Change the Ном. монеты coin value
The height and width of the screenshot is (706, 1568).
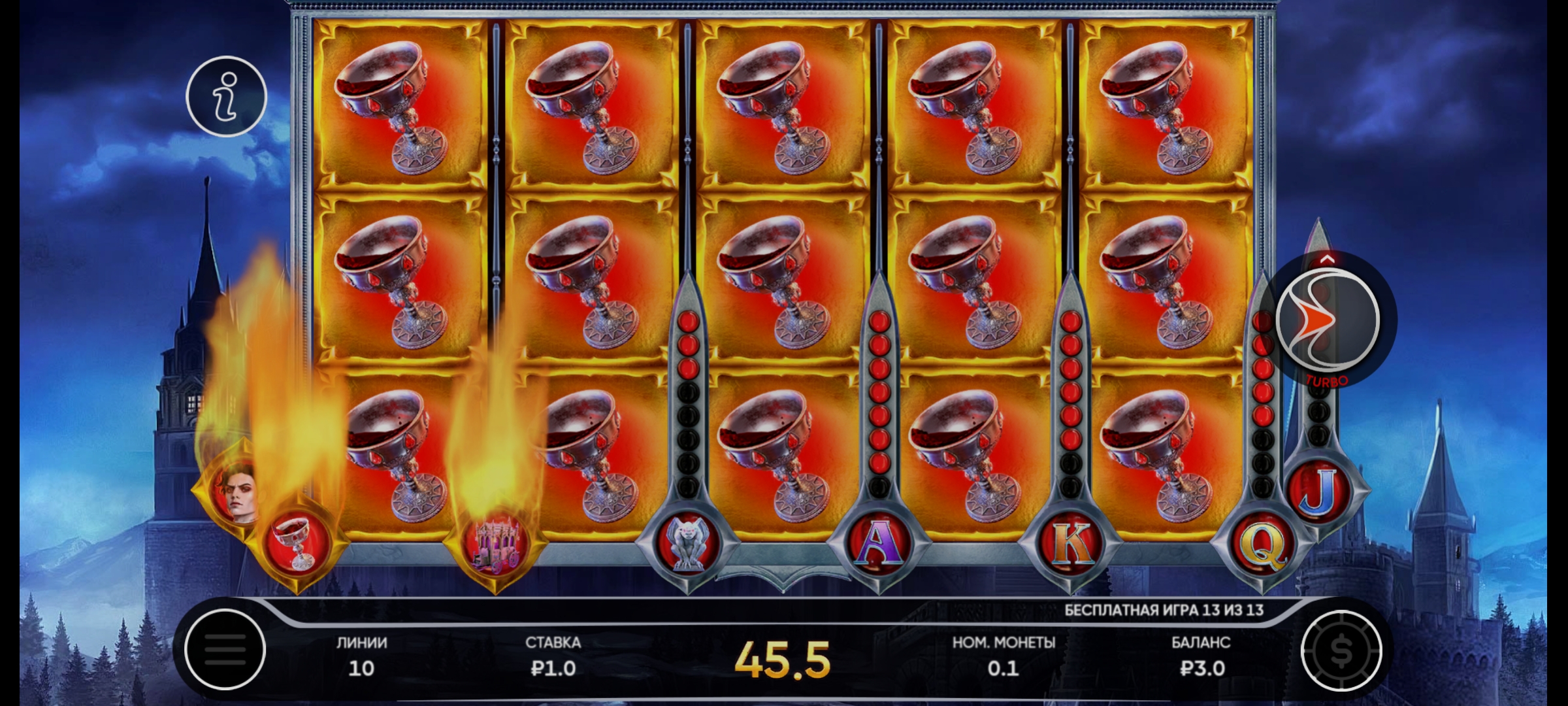(x=1004, y=656)
